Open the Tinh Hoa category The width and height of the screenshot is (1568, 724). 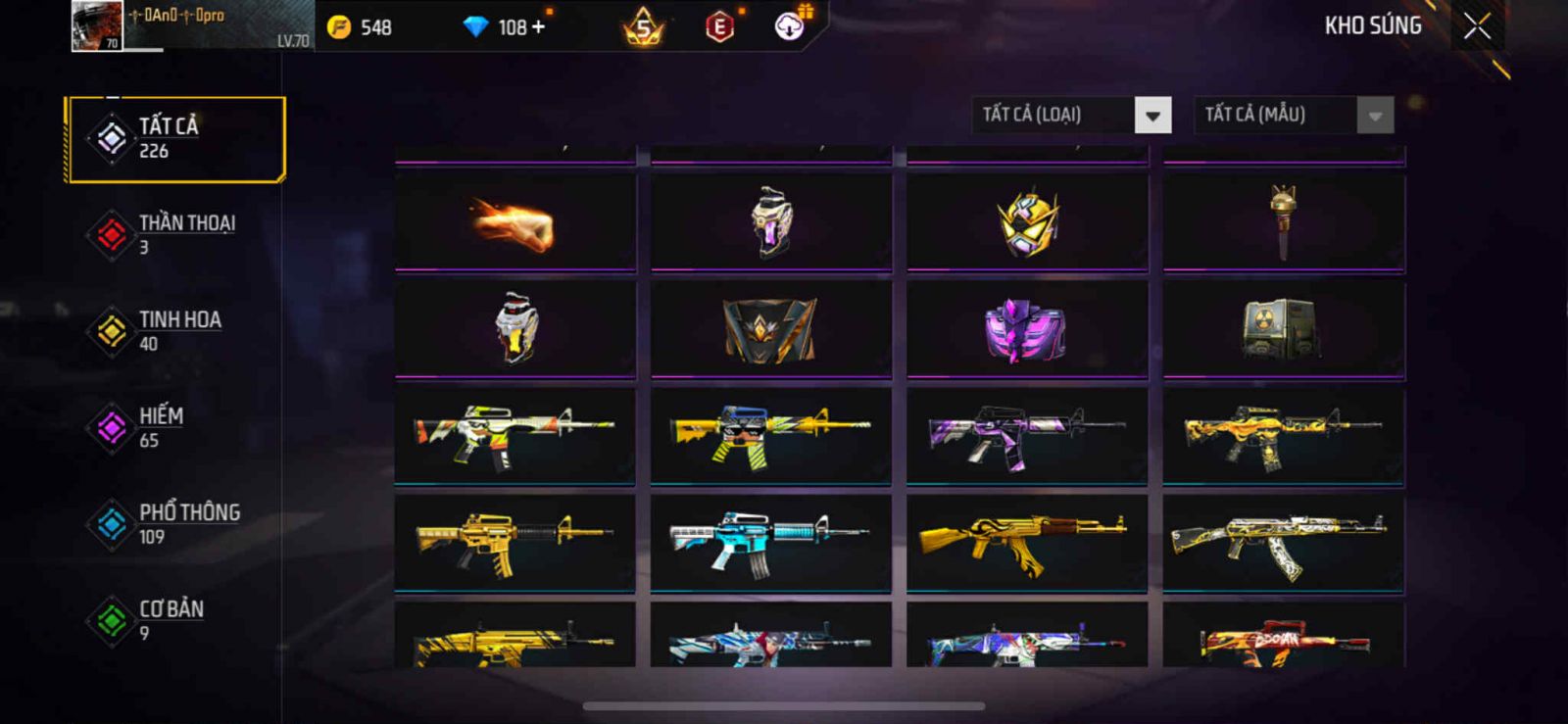pos(175,331)
